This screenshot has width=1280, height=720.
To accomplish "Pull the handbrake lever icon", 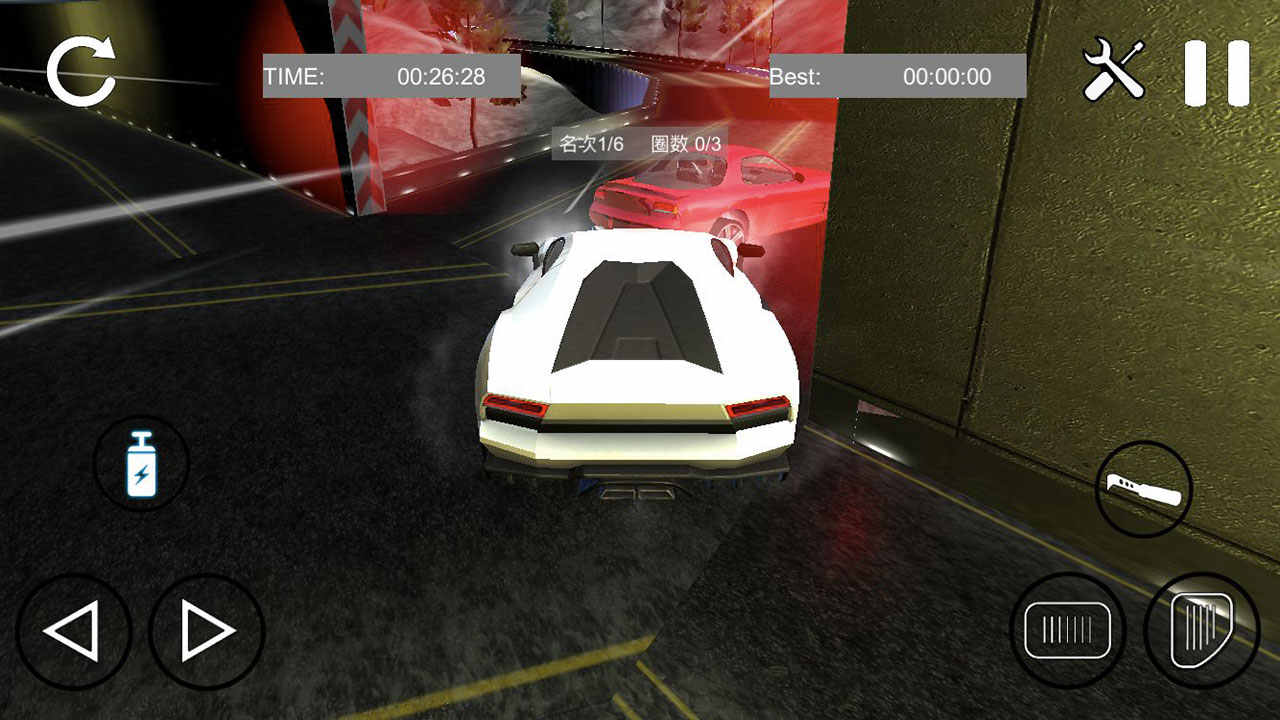I will [x=1144, y=489].
